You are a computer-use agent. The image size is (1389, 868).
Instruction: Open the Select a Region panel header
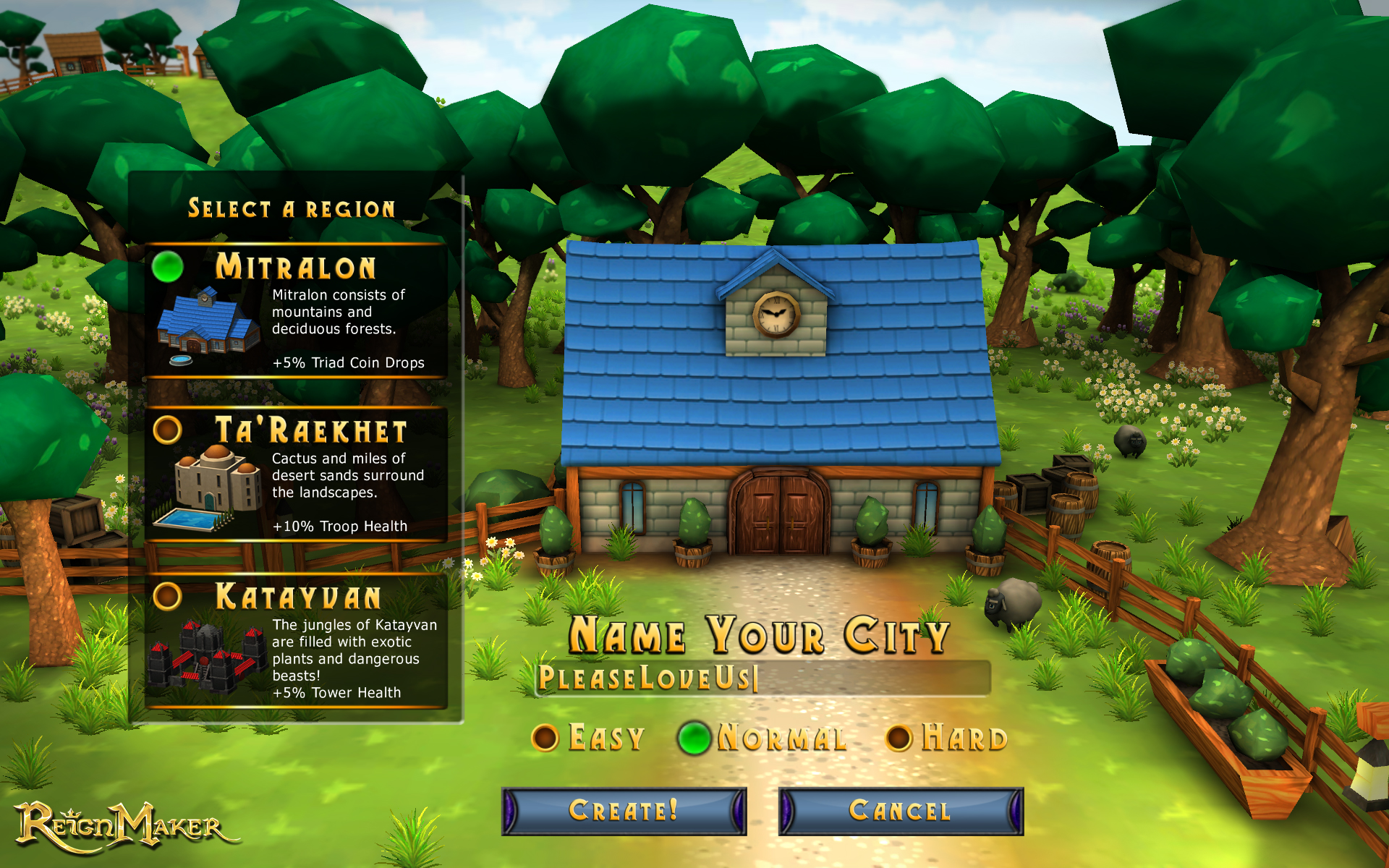[292, 208]
